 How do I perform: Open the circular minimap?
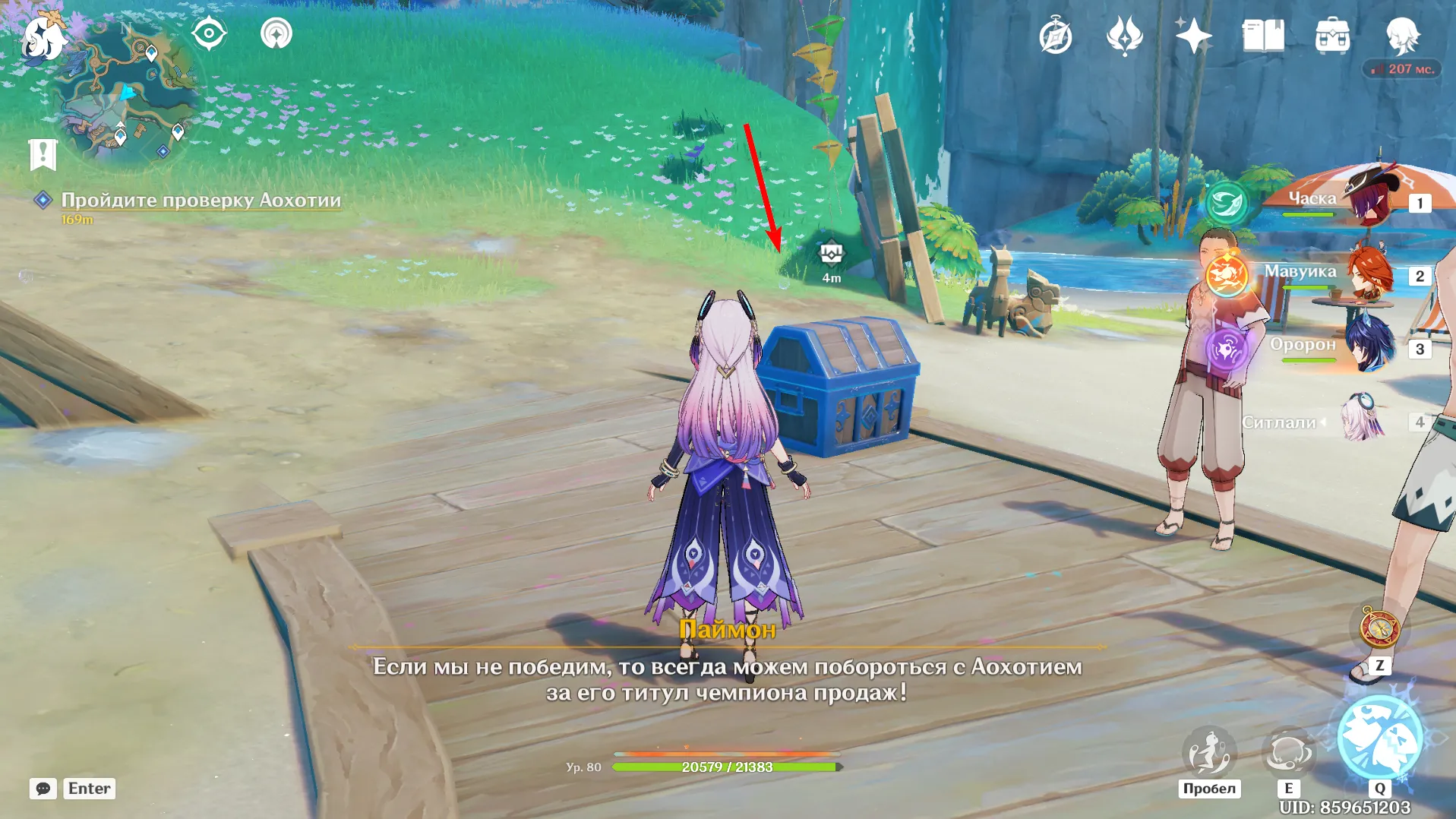click(127, 95)
